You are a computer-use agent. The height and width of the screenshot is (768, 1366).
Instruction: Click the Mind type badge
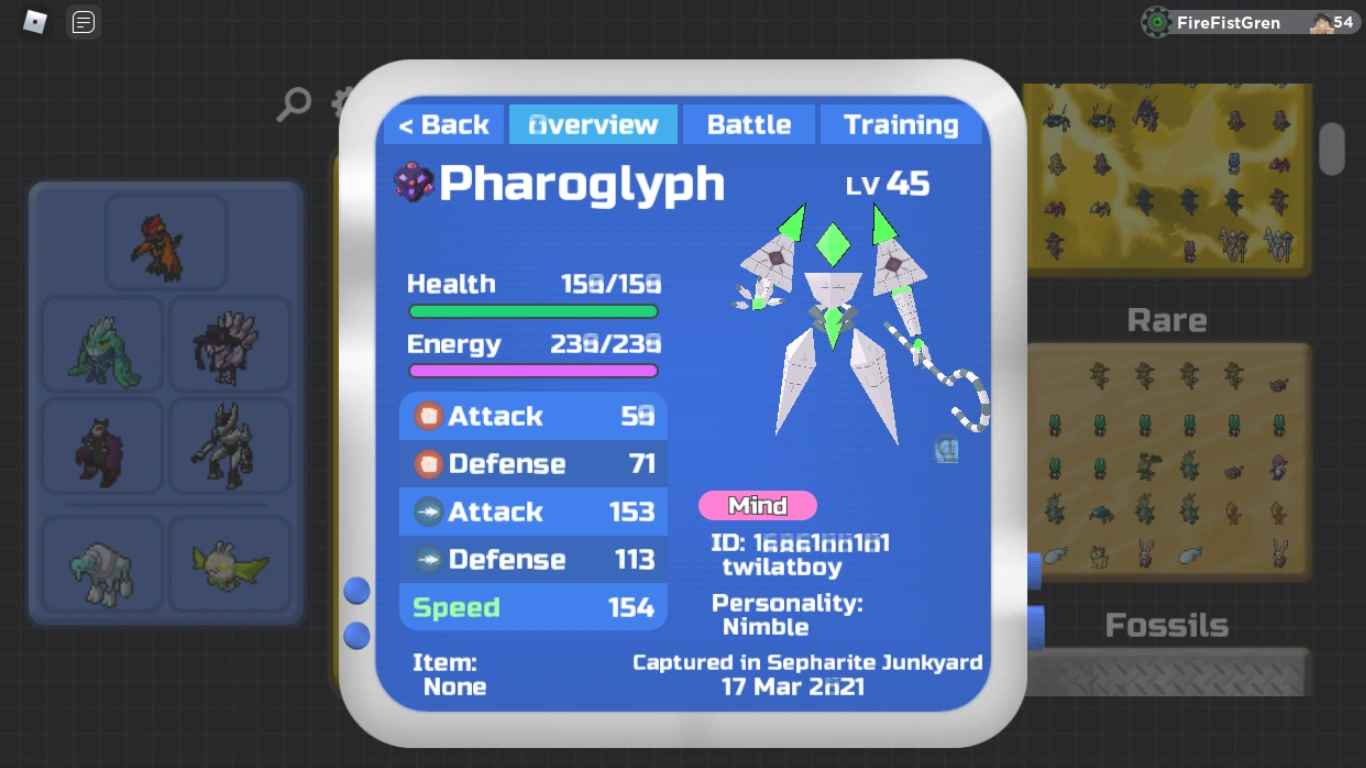point(757,506)
